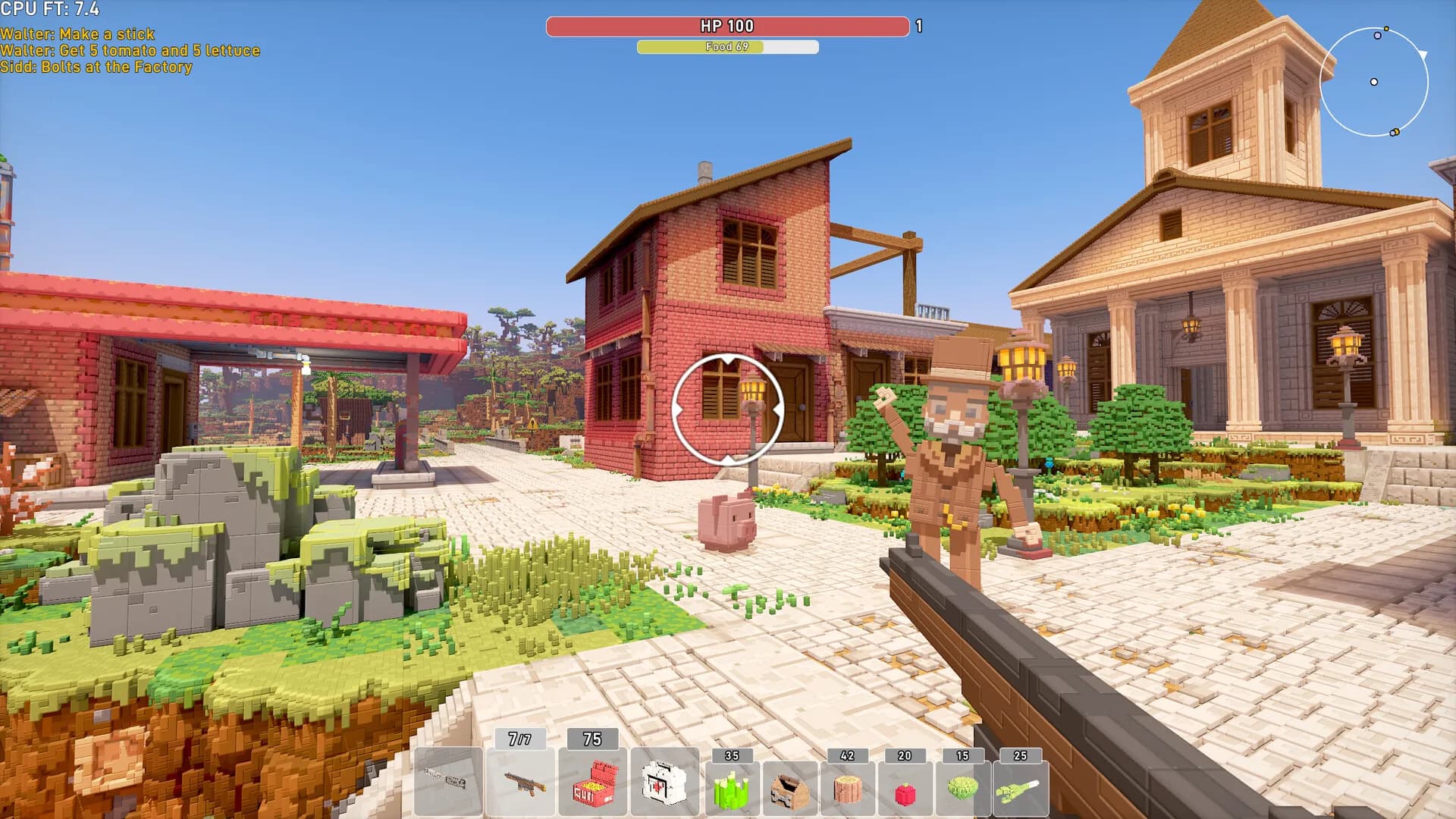Choose the first aid kit slot
1456x819 pixels.
(665, 781)
